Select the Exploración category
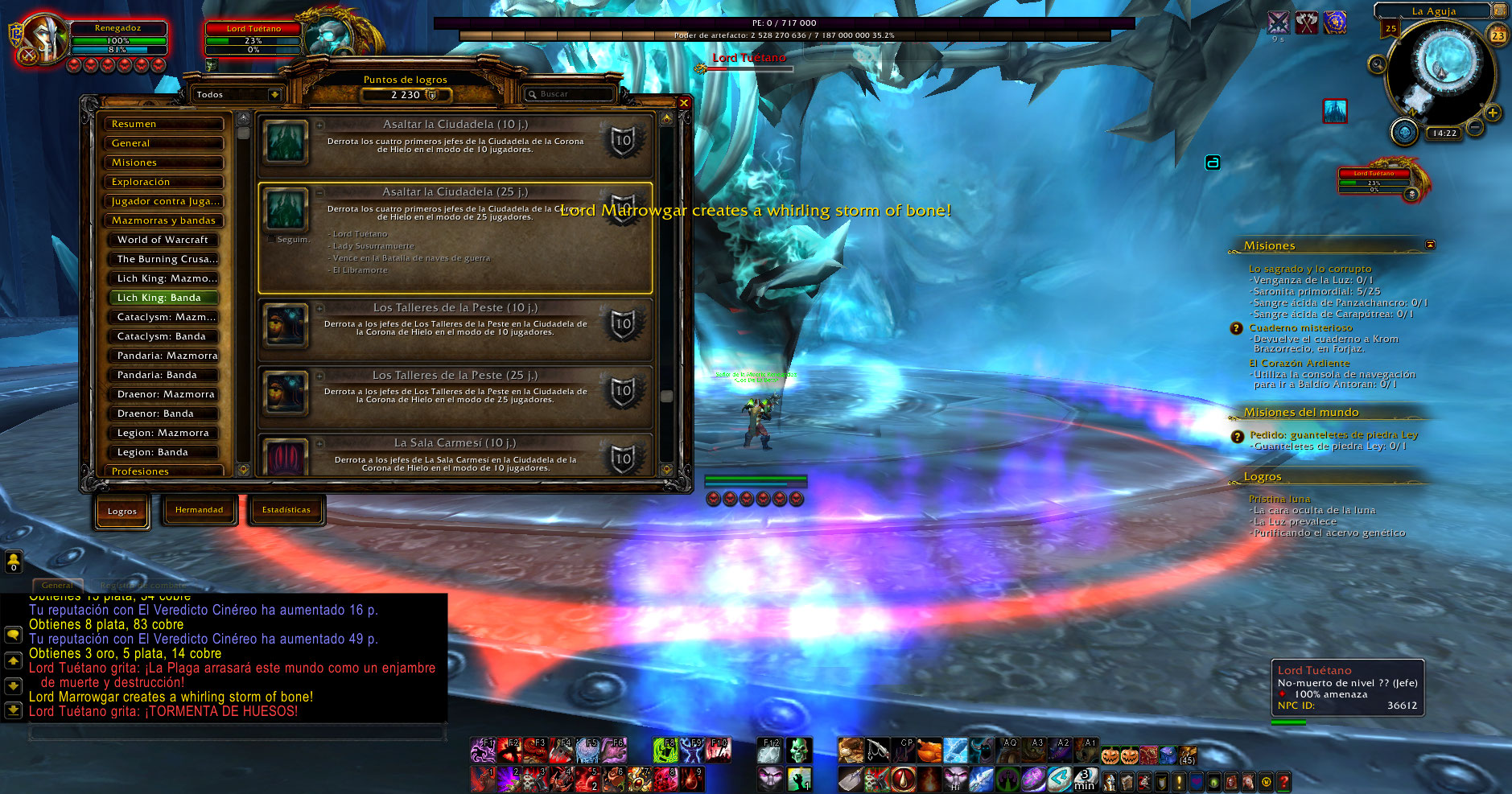Viewport: 1512px width, 794px height. (x=163, y=182)
